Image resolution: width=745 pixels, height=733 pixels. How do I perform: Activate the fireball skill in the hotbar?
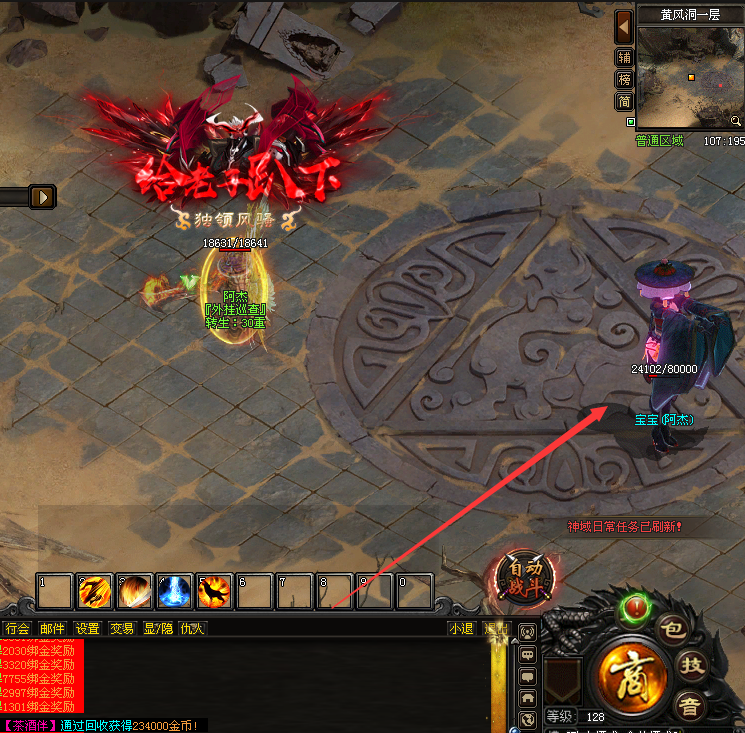tap(135, 592)
